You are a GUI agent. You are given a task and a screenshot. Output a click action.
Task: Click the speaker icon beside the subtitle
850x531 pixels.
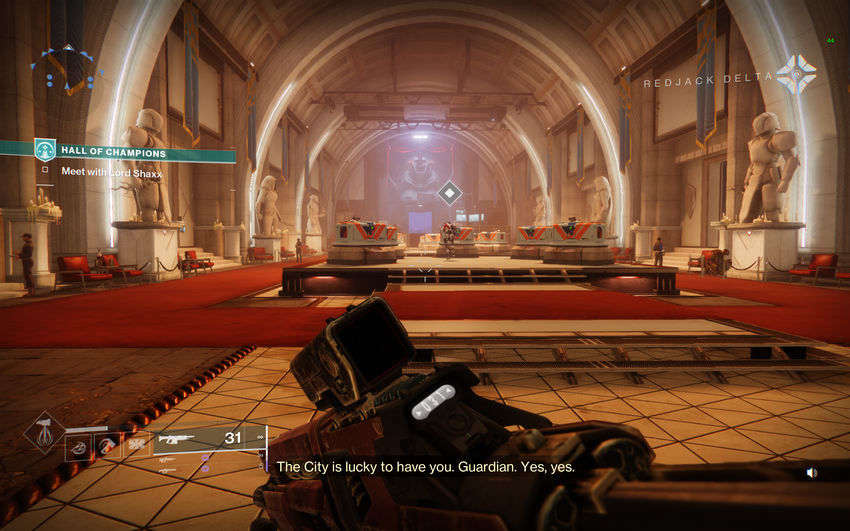812,473
